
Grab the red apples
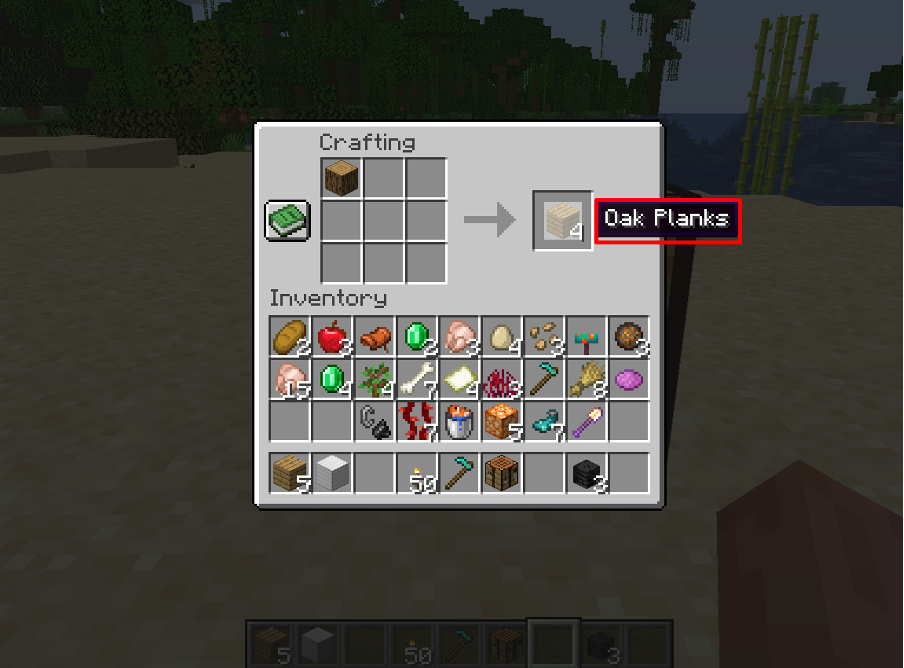[x=331, y=338]
